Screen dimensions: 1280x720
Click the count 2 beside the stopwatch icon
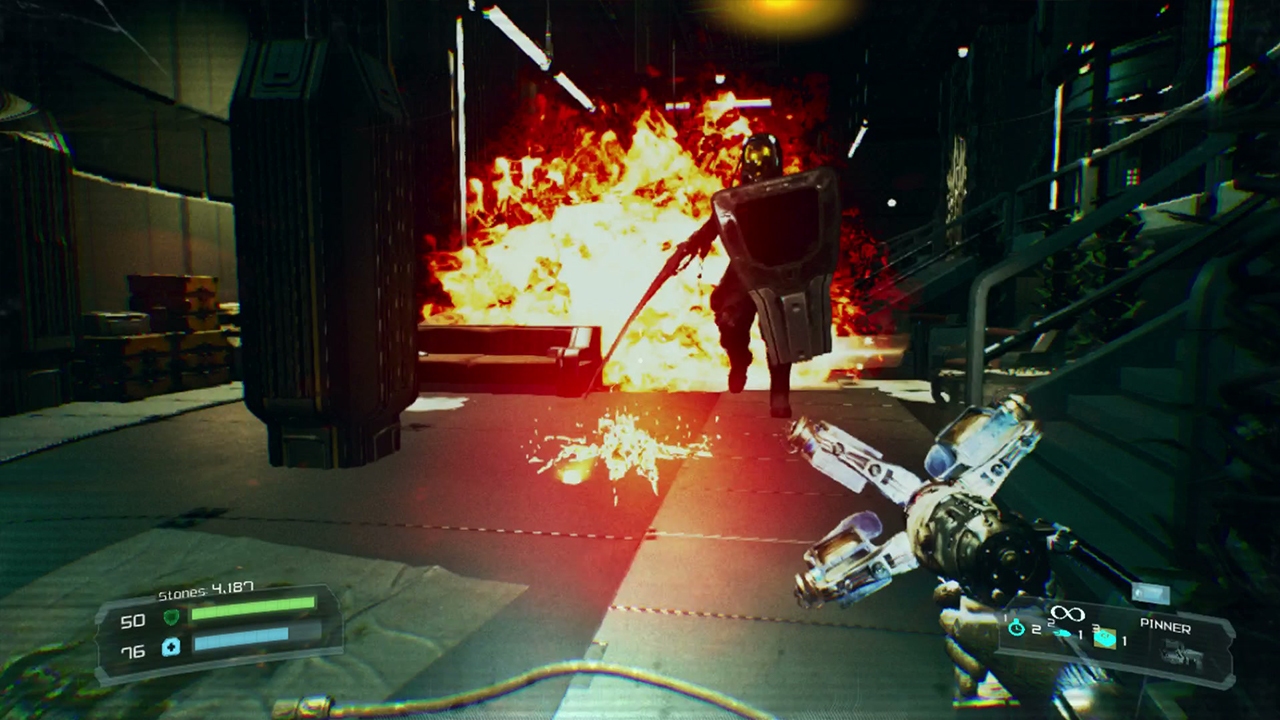coord(1035,629)
